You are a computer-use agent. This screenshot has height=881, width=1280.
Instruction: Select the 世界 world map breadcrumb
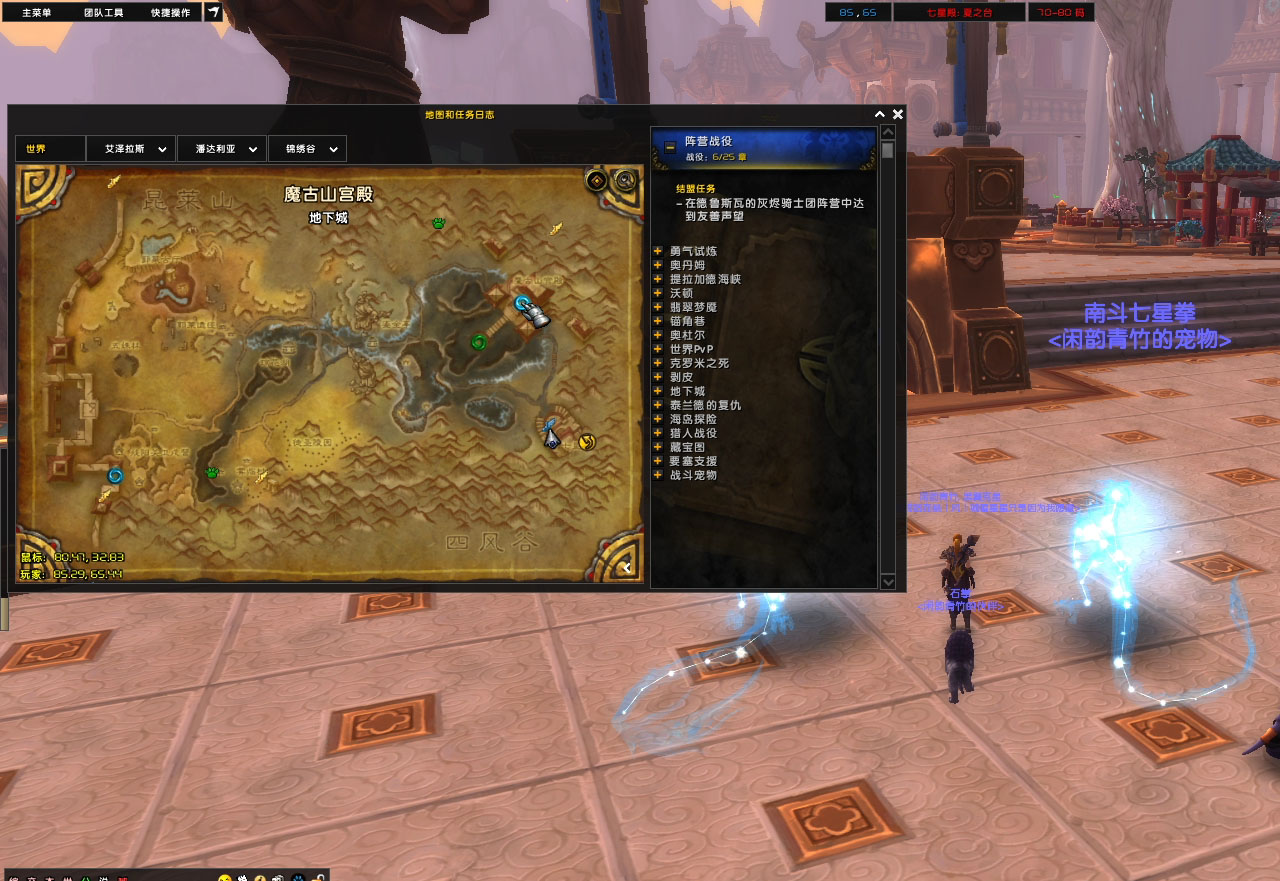[49, 149]
